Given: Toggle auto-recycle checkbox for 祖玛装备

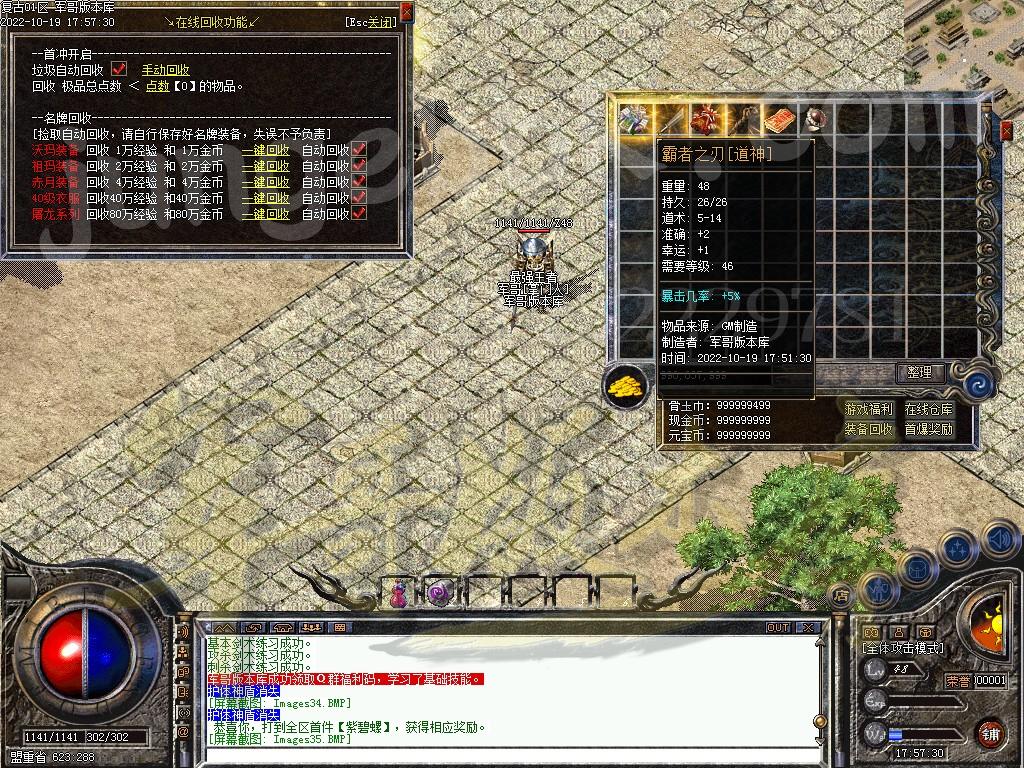Looking at the screenshot, I should [359, 166].
